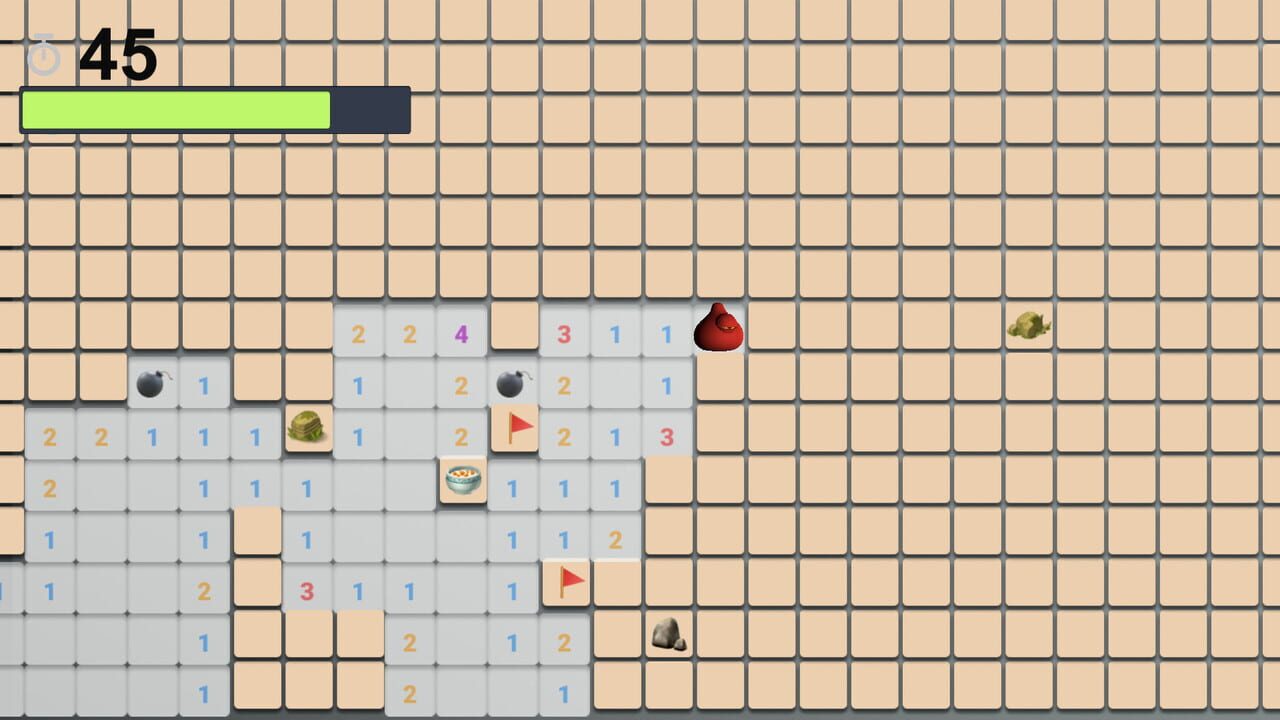This screenshot has width=1280, height=720.
Task: Click the food bowl pickup
Action: [x=463, y=480]
